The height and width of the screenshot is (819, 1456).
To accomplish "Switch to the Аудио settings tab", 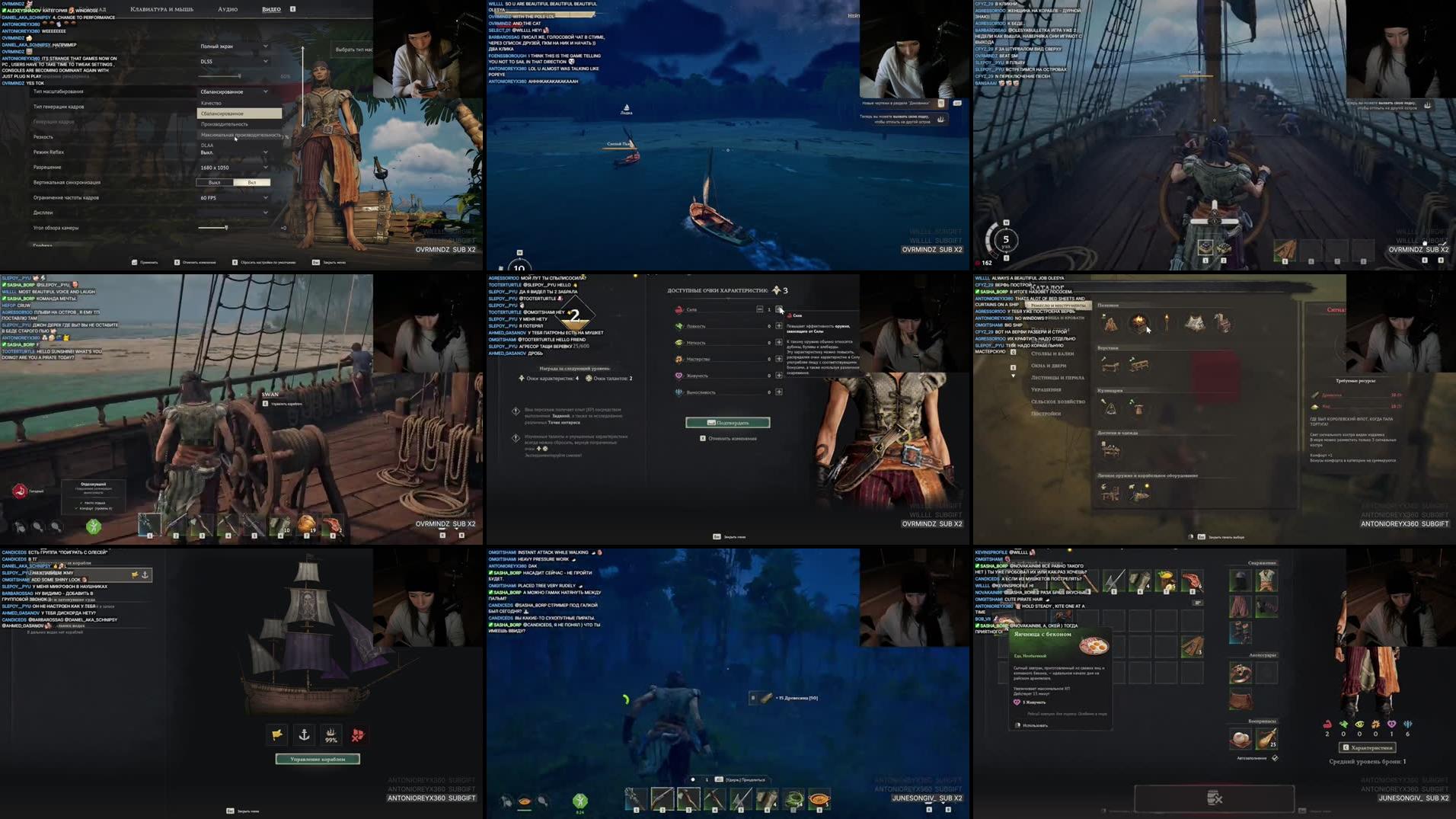I will (228, 9).
